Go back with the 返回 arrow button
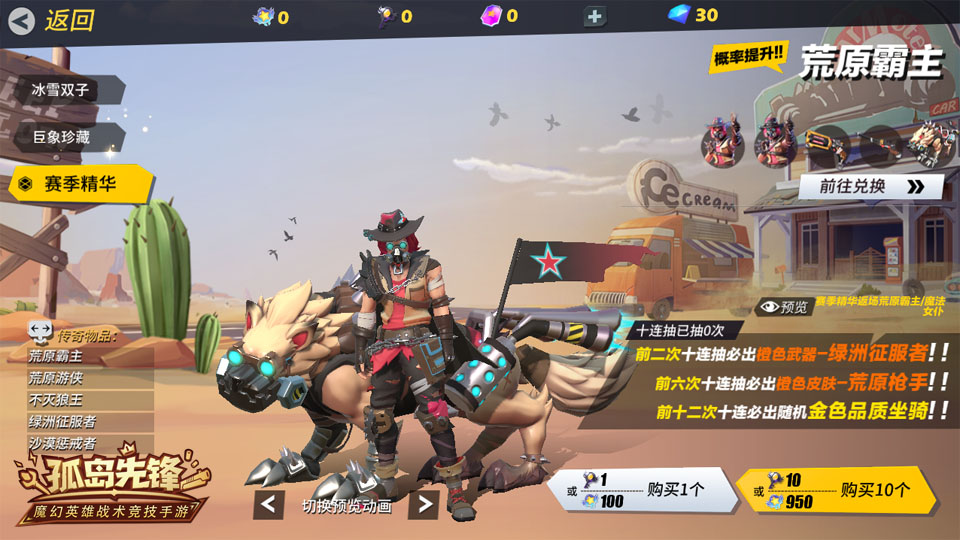Screen dimensions: 960x540 (x=22, y=20)
